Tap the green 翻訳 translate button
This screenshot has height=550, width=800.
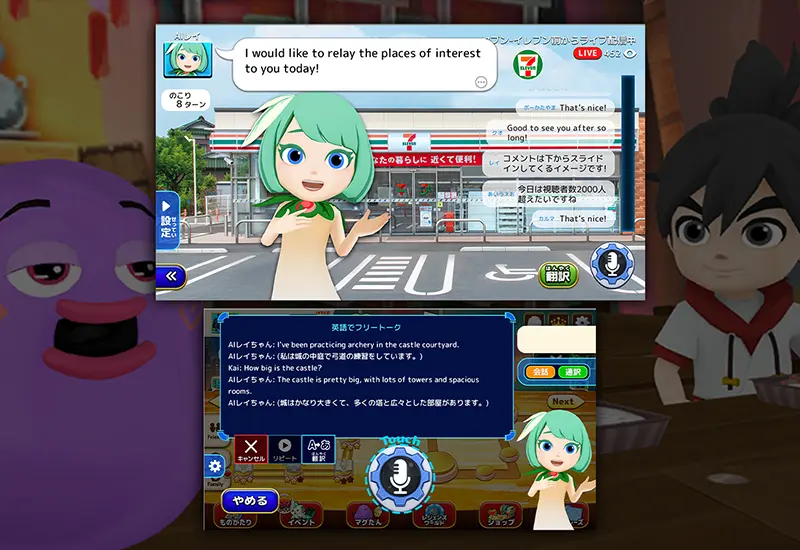[x=559, y=273]
